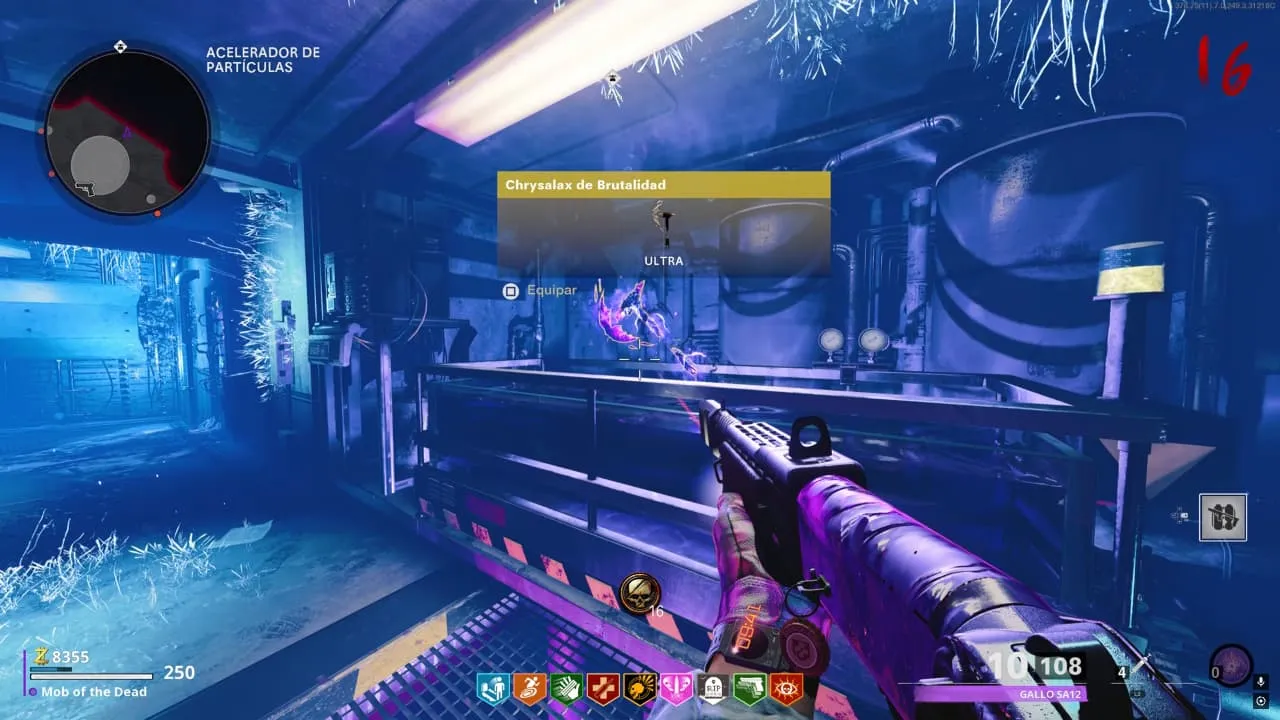Toggle the microphone icon
The height and width of the screenshot is (720, 1280).
(x=1261, y=681)
